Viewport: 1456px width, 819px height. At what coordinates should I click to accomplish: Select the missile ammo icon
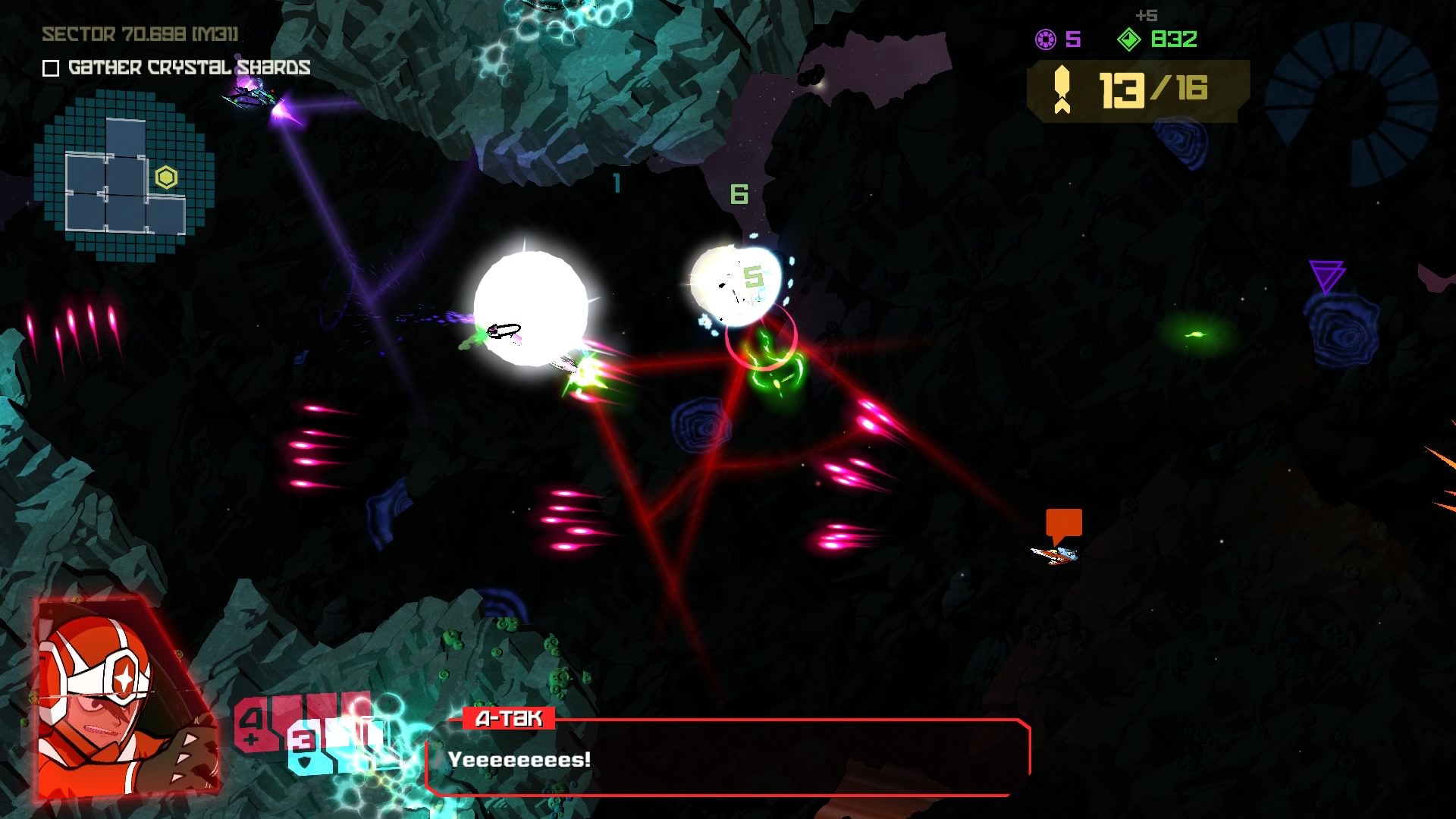pyautogui.click(x=1062, y=89)
